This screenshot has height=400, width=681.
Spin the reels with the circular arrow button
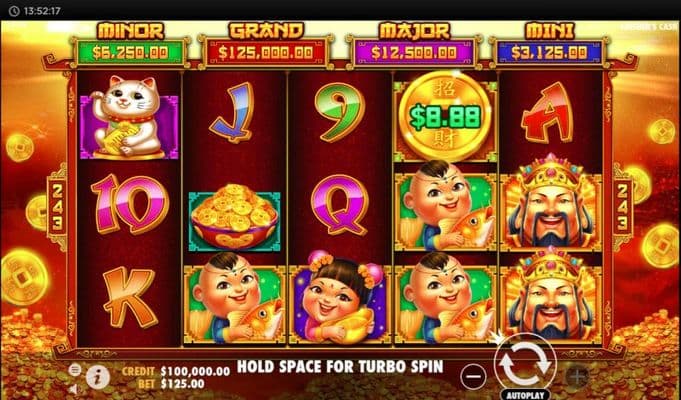point(525,365)
